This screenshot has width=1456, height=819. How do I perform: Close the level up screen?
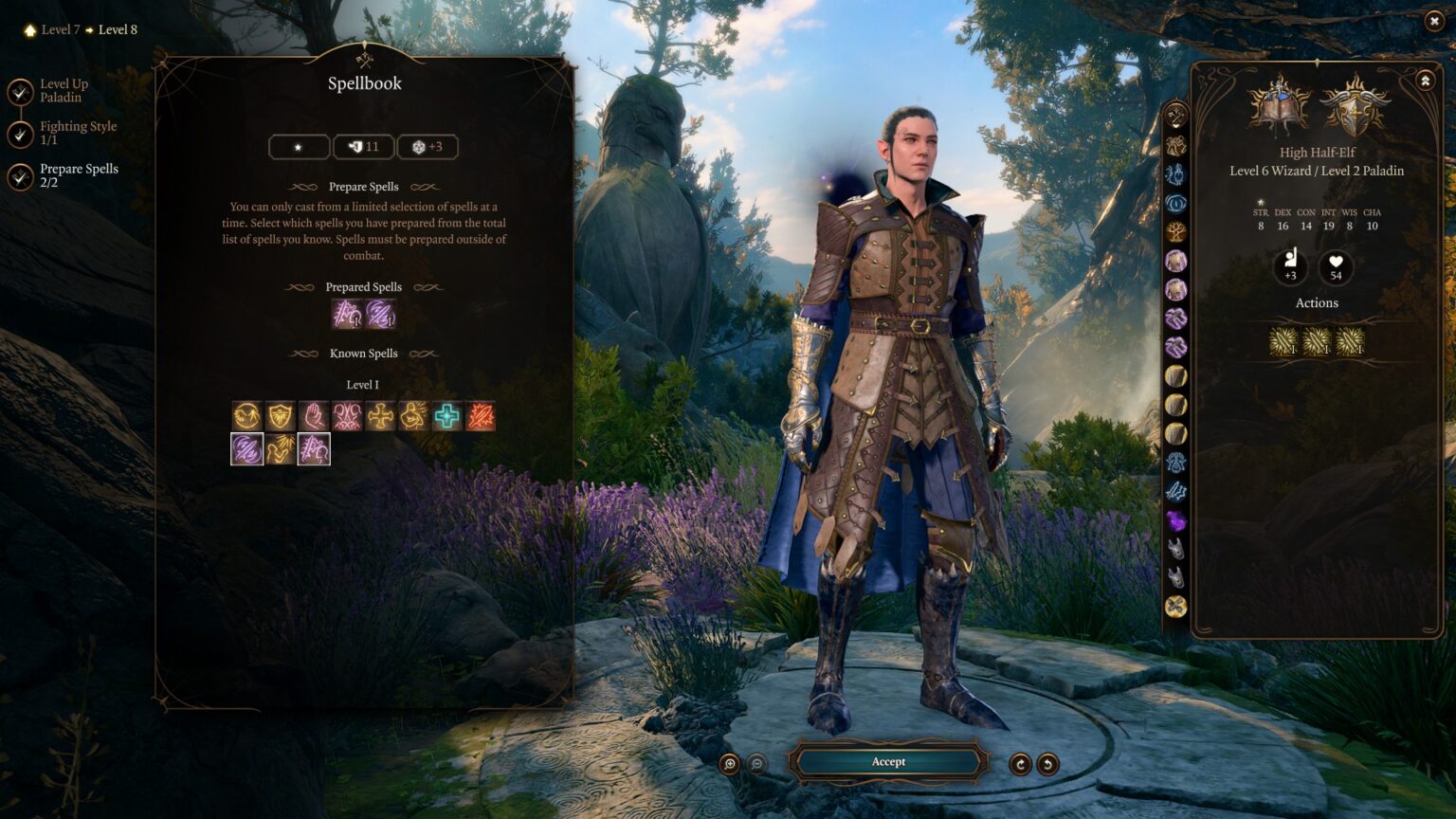pos(1433,22)
